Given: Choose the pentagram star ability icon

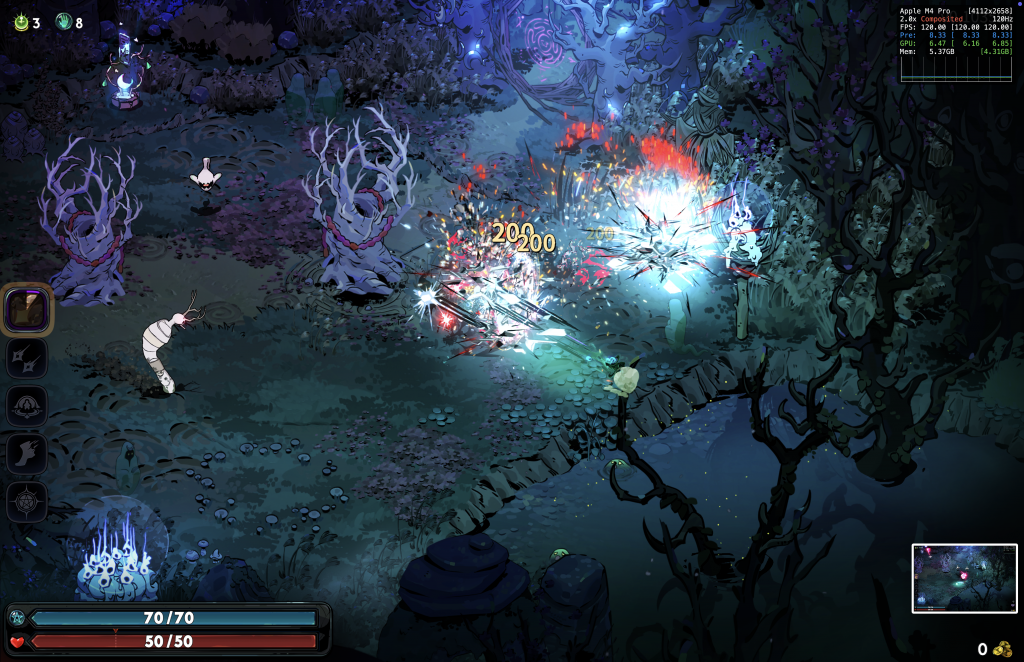Looking at the screenshot, I should (27, 501).
